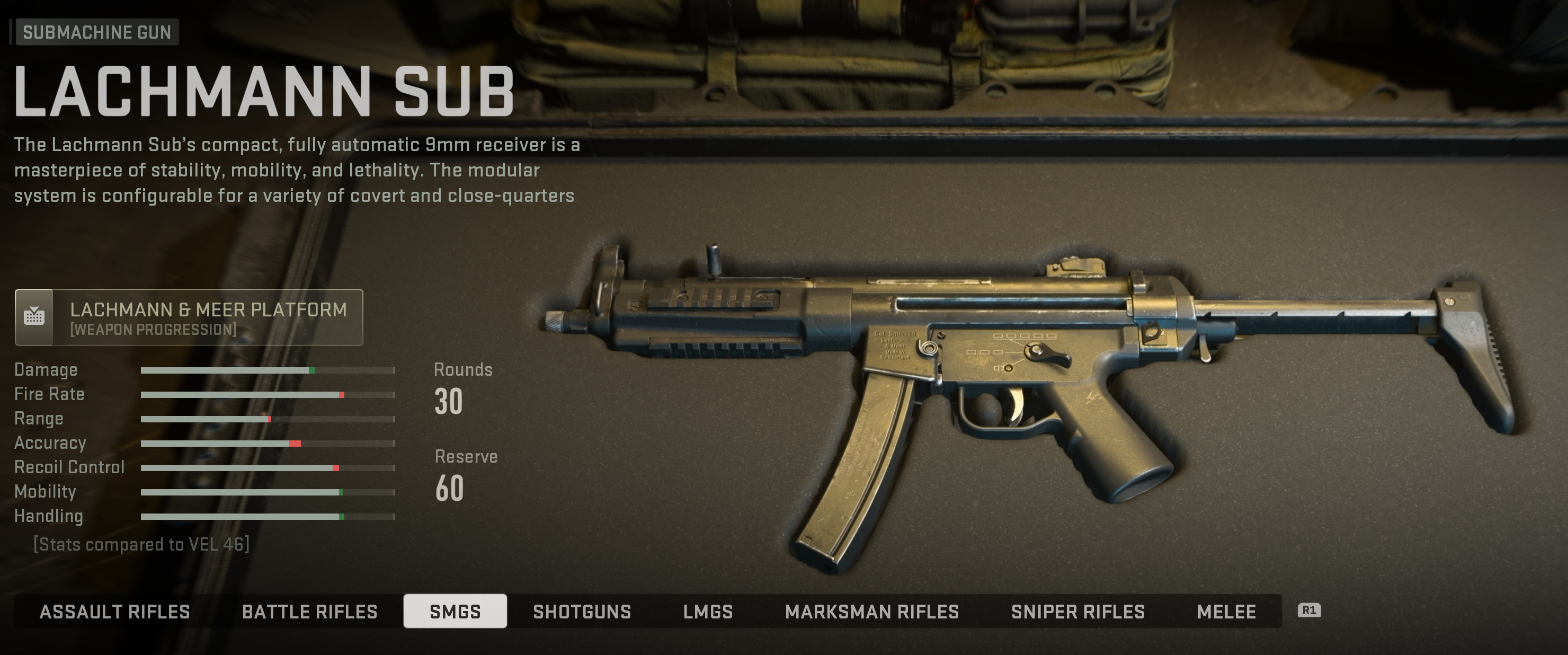This screenshot has height=655, width=1568.
Task: Open Lachmann & Meer Platform weapon progression
Action: 189,317
